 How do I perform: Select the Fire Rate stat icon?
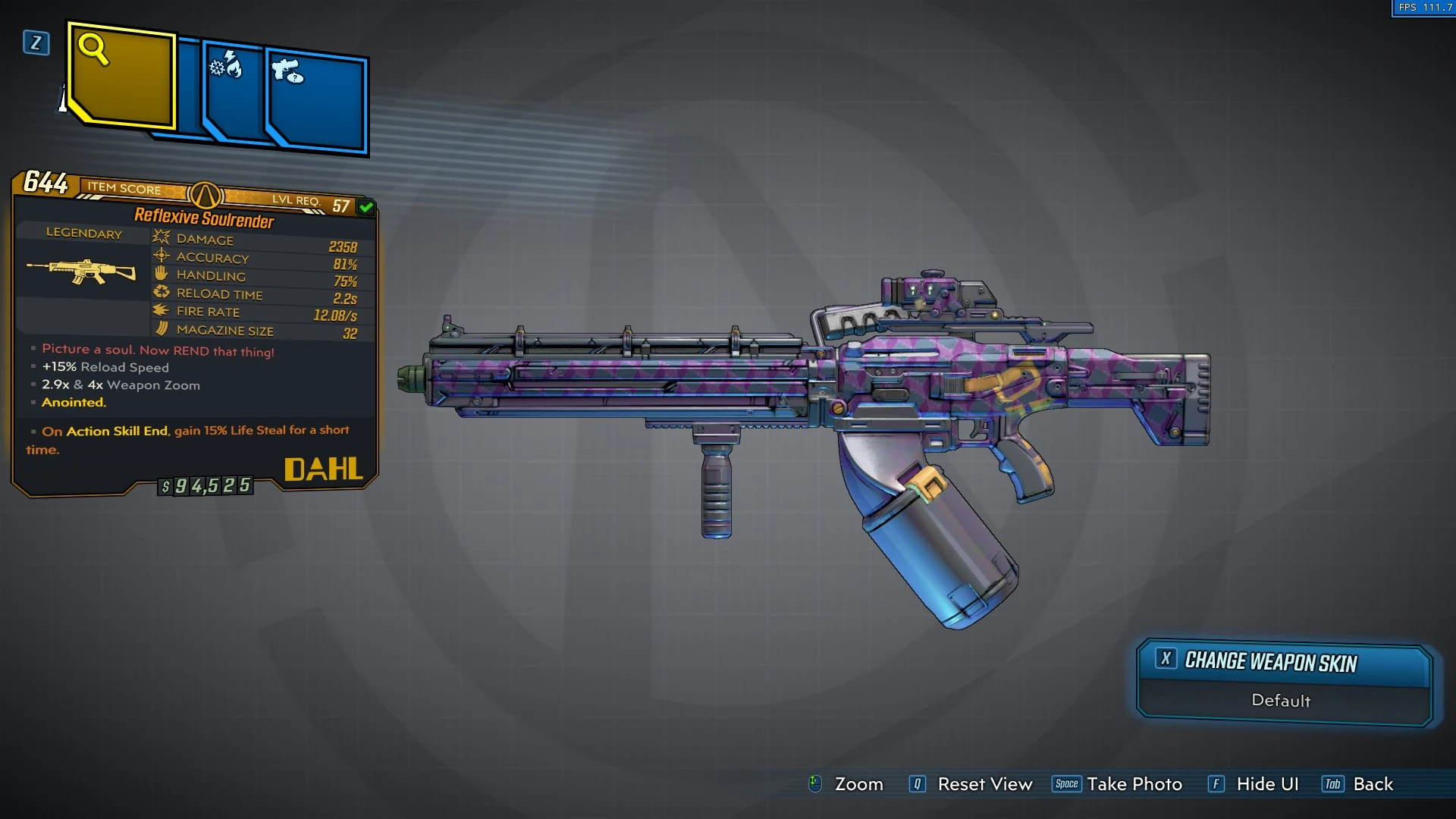pos(161,311)
